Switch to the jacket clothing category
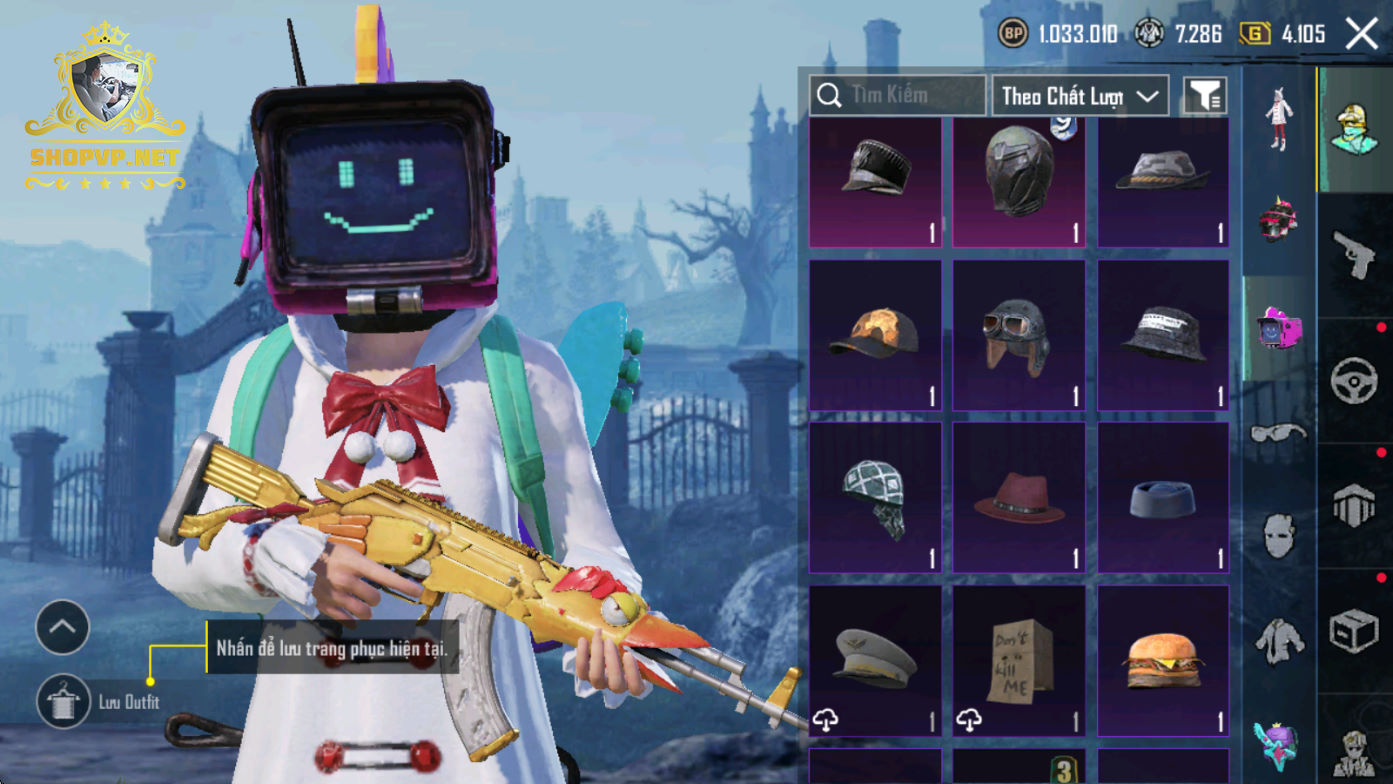This screenshot has width=1393, height=784. (x=1279, y=637)
